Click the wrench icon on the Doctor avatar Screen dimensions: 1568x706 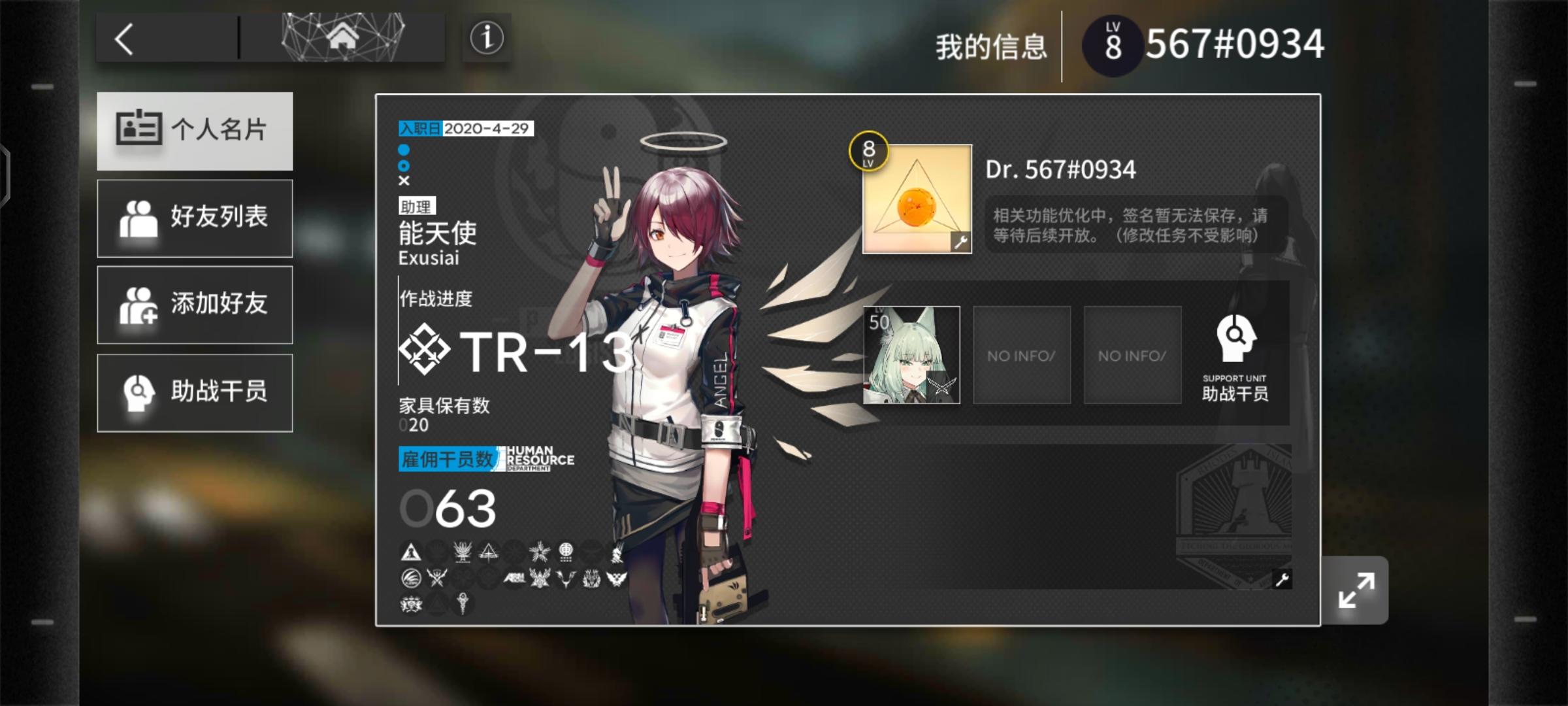(960, 243)
